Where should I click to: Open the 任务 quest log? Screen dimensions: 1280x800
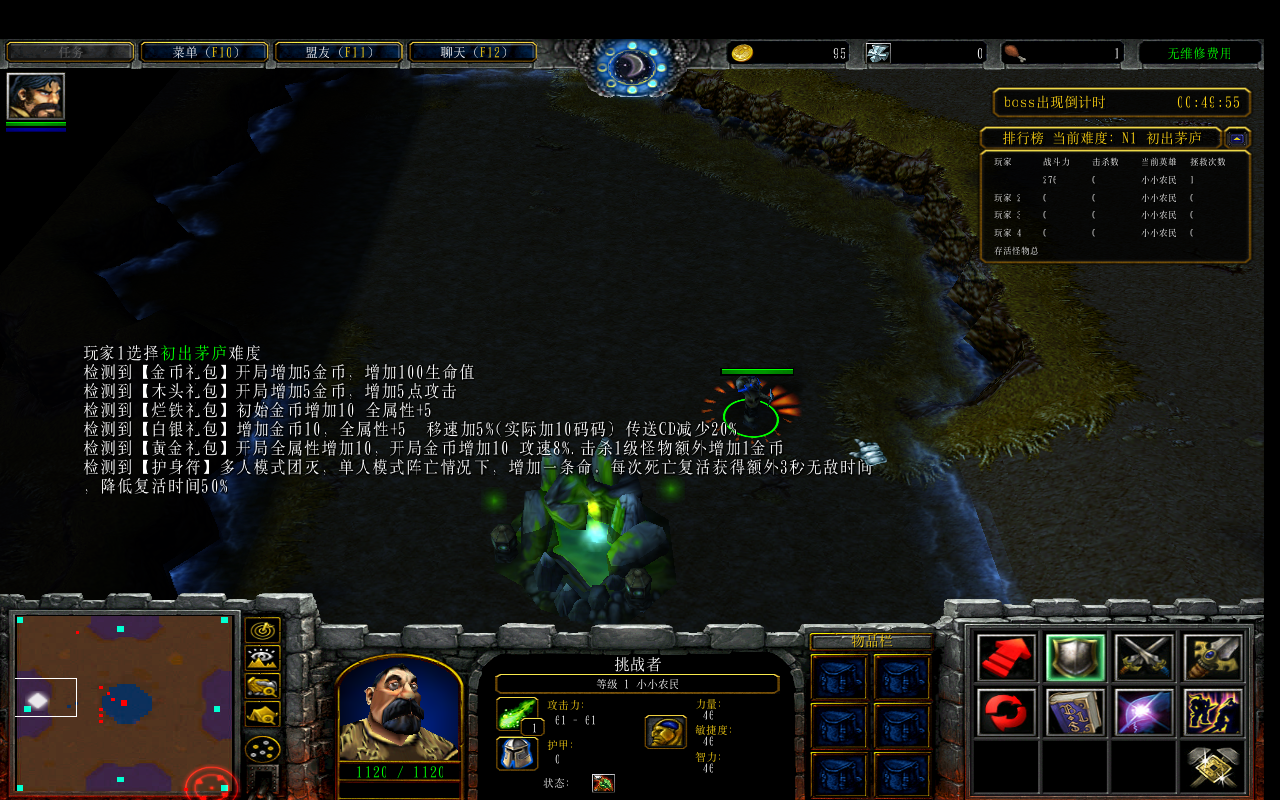coord(69,50)
